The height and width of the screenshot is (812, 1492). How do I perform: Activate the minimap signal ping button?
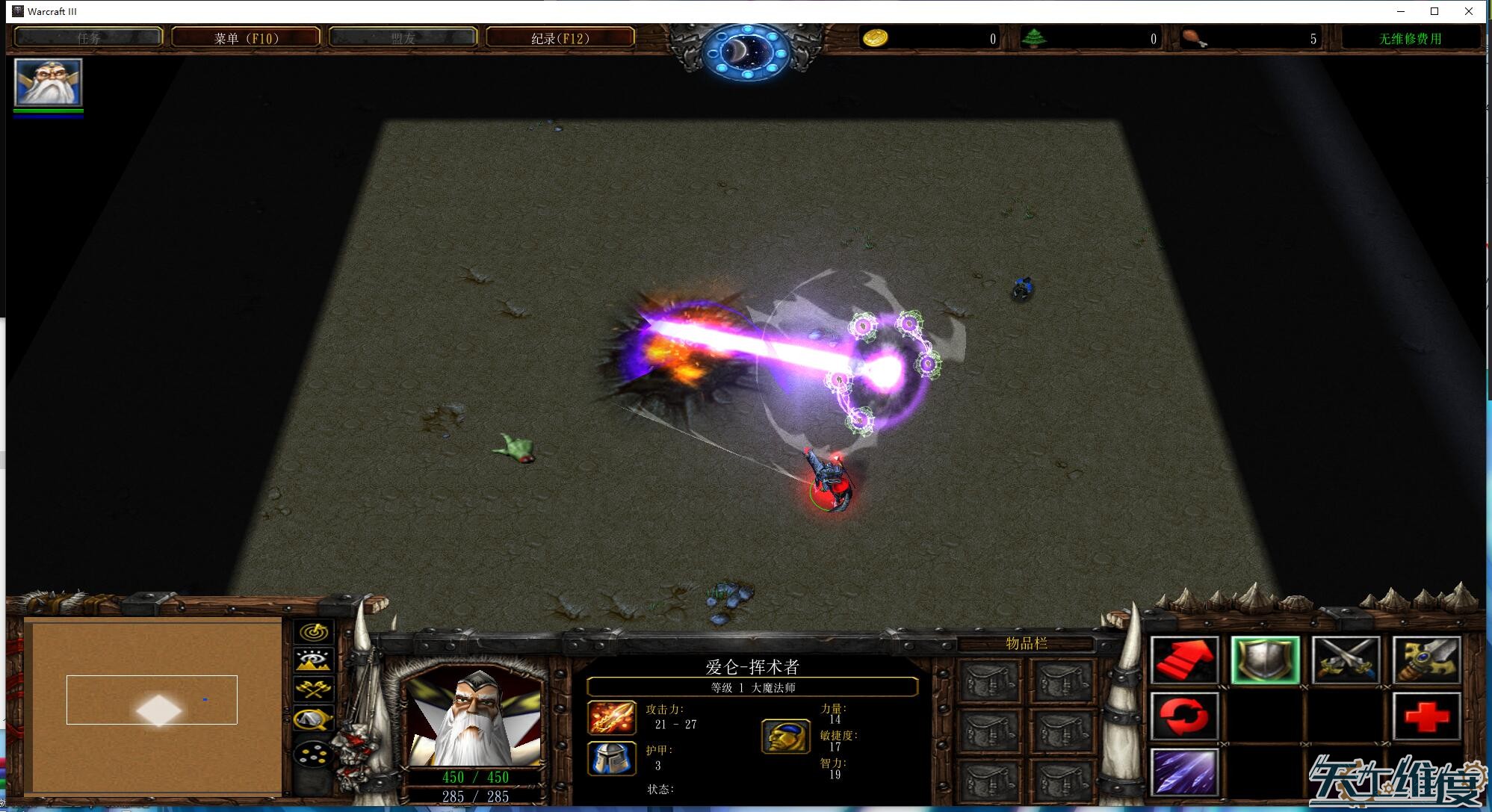tap(315, 633)
